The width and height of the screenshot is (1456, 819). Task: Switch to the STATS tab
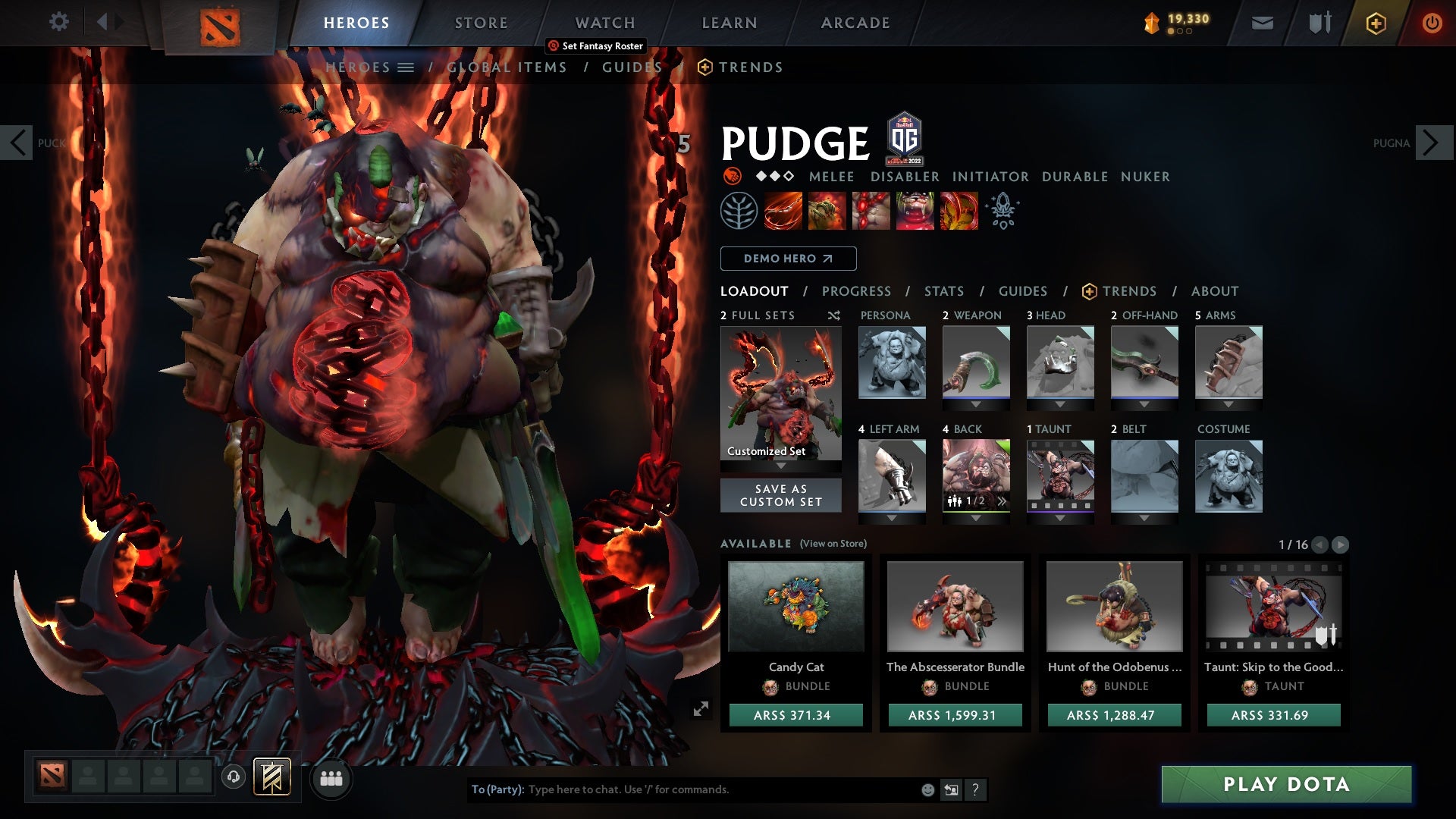[943, 290]
